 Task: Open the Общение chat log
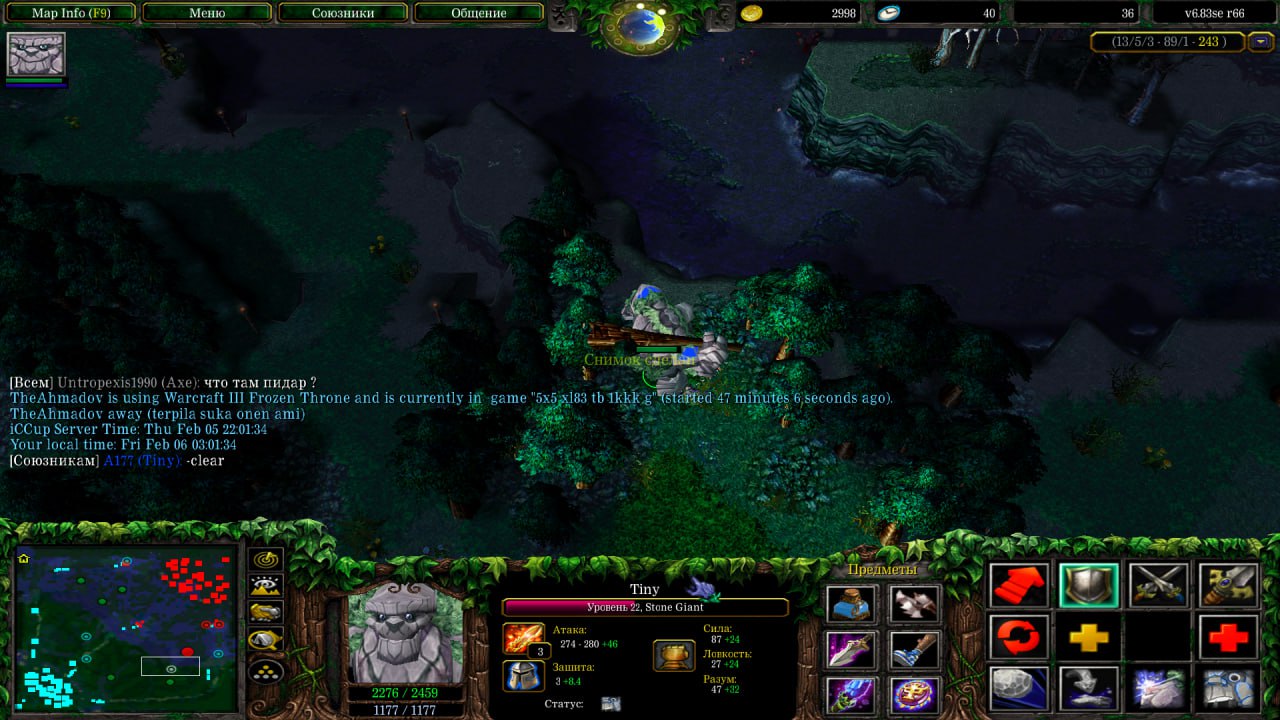tap(478, 13)
